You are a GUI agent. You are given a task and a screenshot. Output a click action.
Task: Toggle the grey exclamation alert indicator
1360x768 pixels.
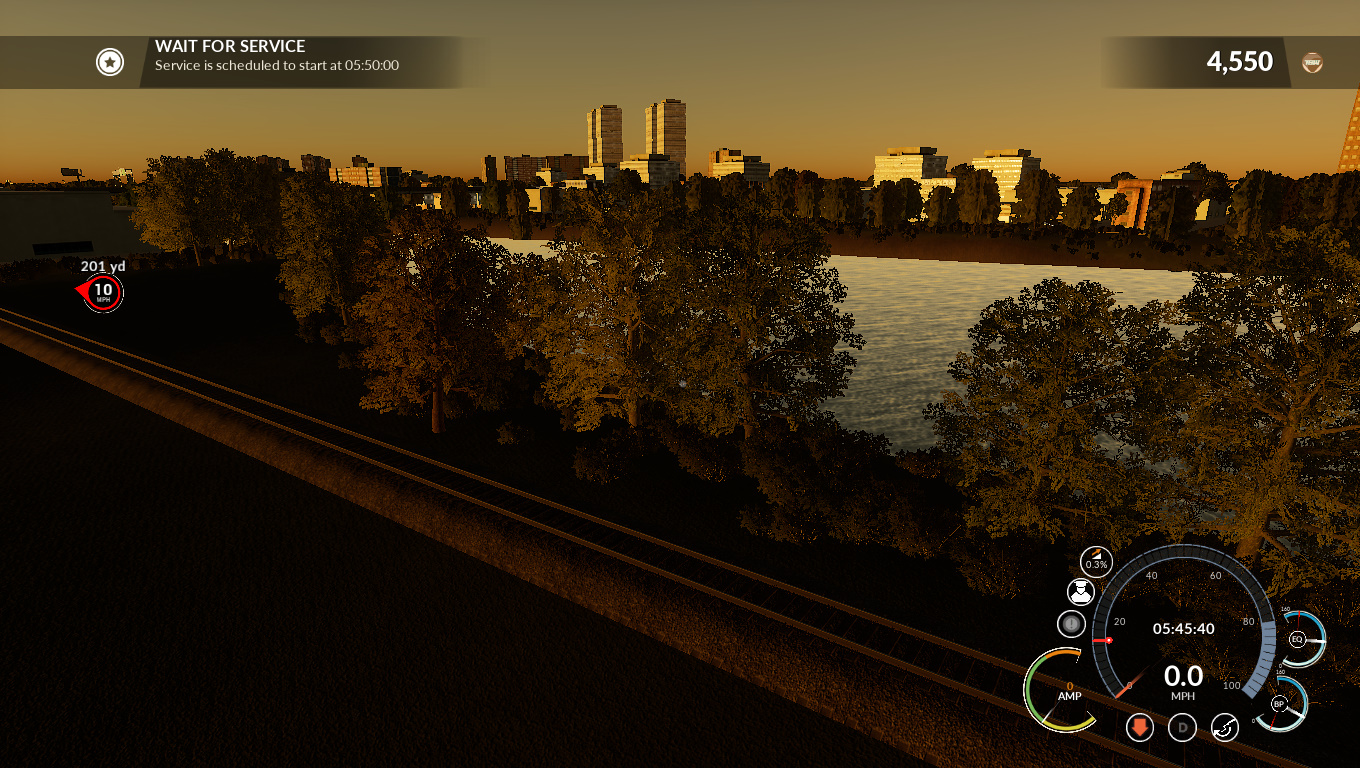coord(1071,625)
